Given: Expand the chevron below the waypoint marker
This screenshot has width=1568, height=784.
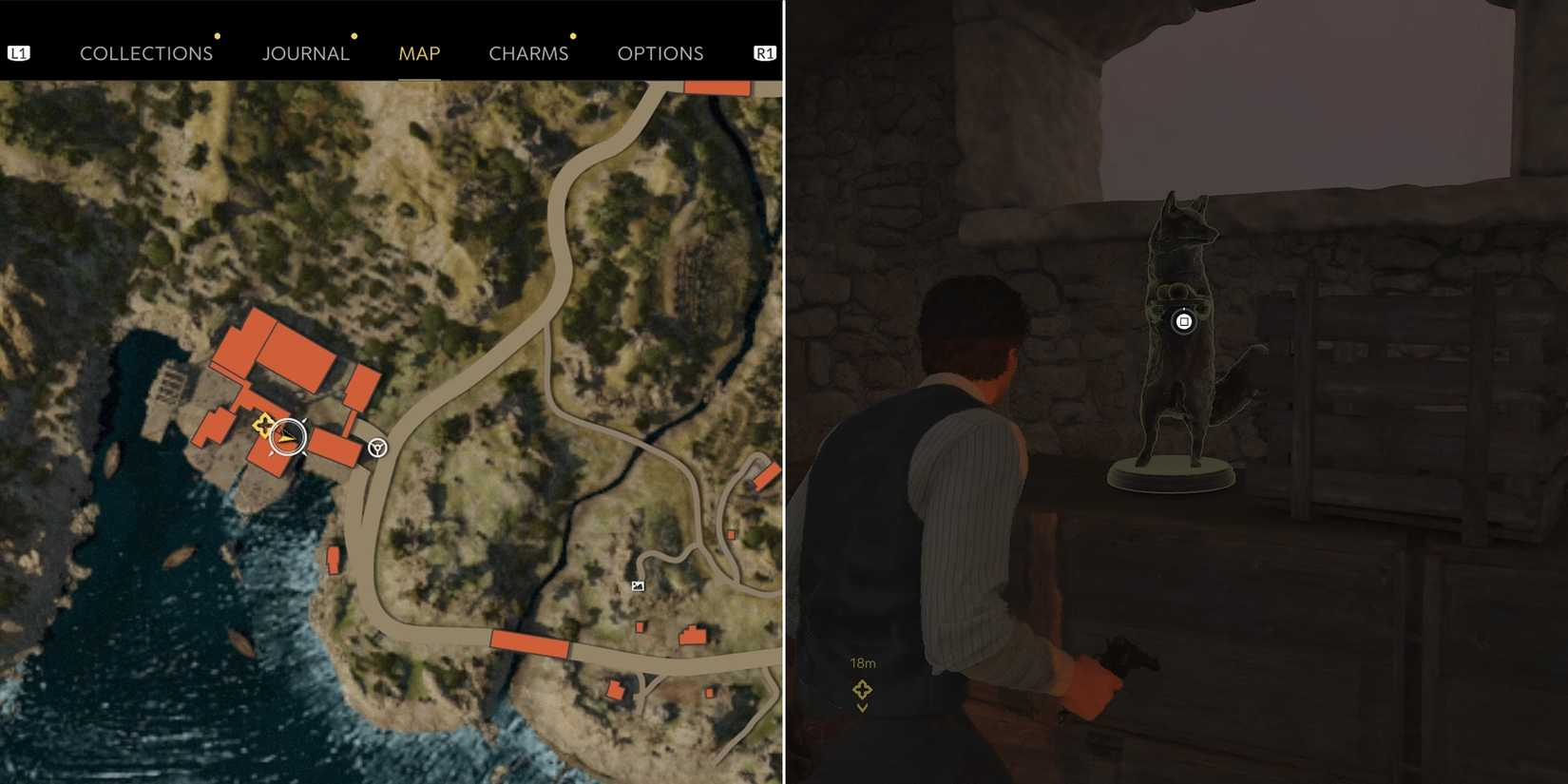Looking at the screenshot, I should (863, 707).
